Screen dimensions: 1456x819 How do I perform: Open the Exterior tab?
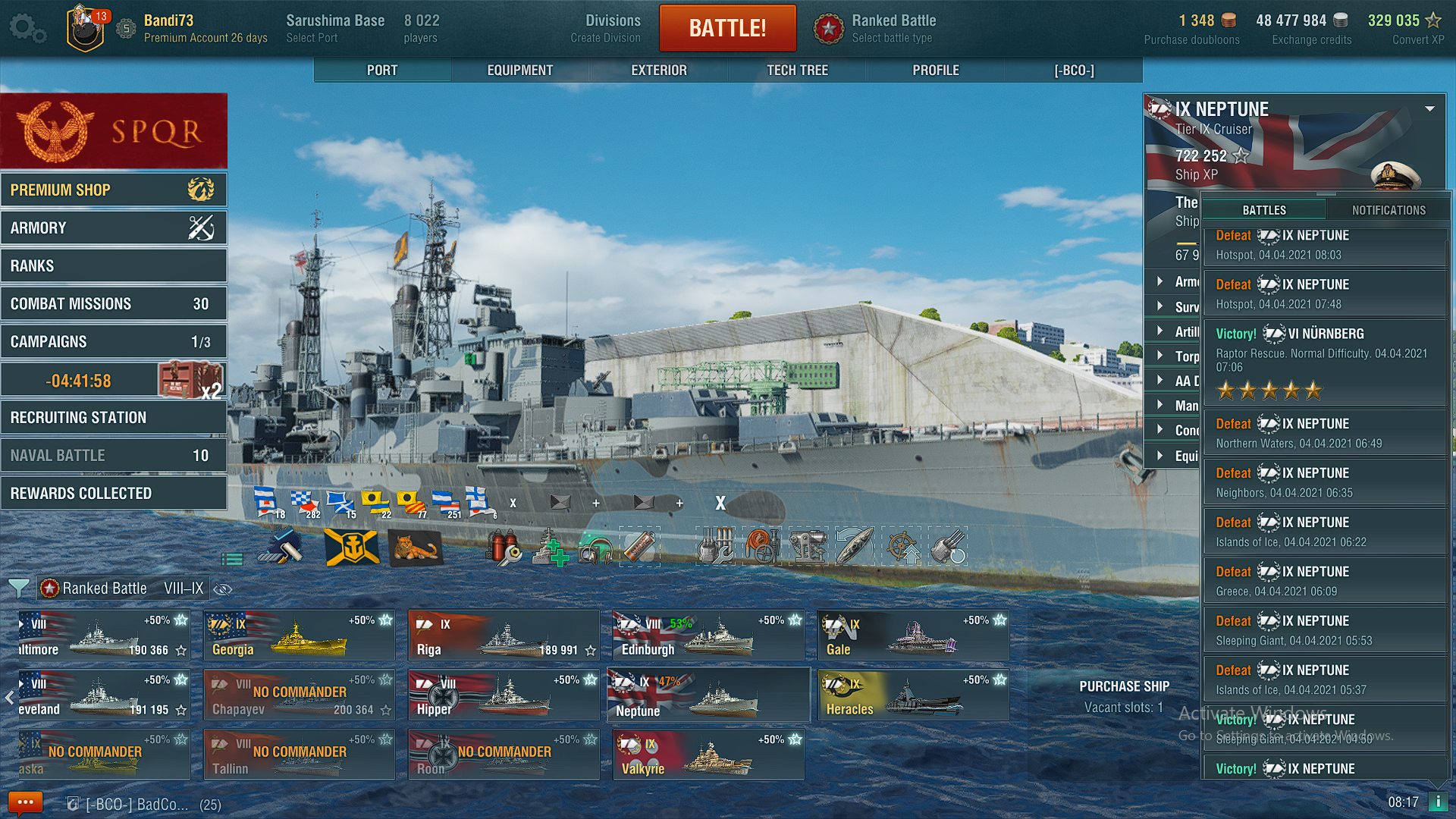point(658,70)
